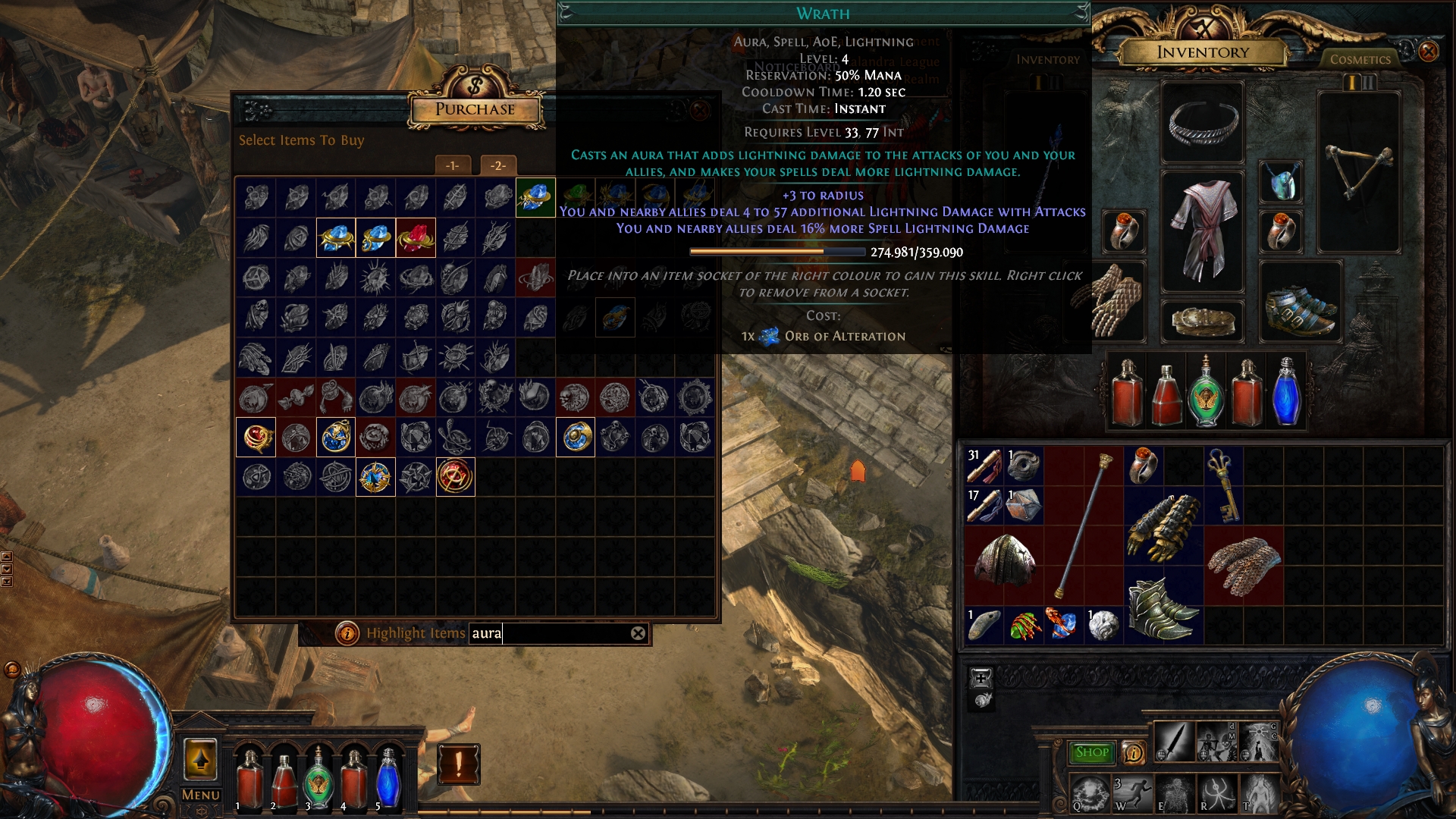Open the Cosmetics tab
Screen dimensions: 1456x819
pos(1360,59)
